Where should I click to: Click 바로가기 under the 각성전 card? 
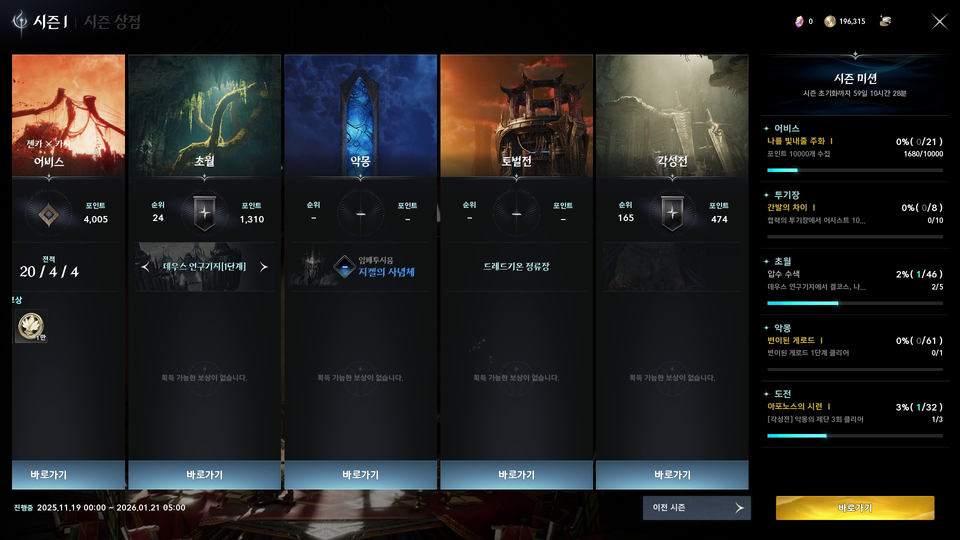672,474
